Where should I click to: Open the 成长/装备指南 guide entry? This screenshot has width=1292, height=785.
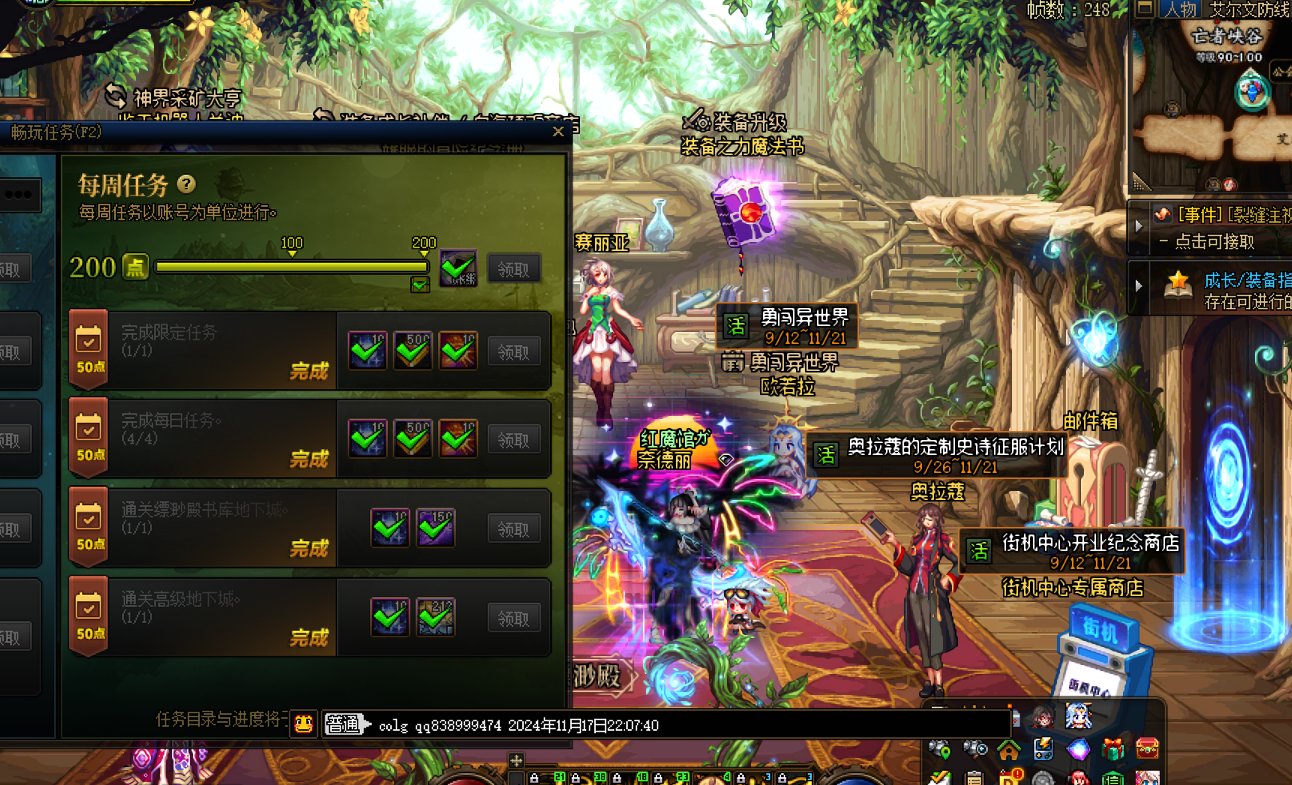[1139, 286]
